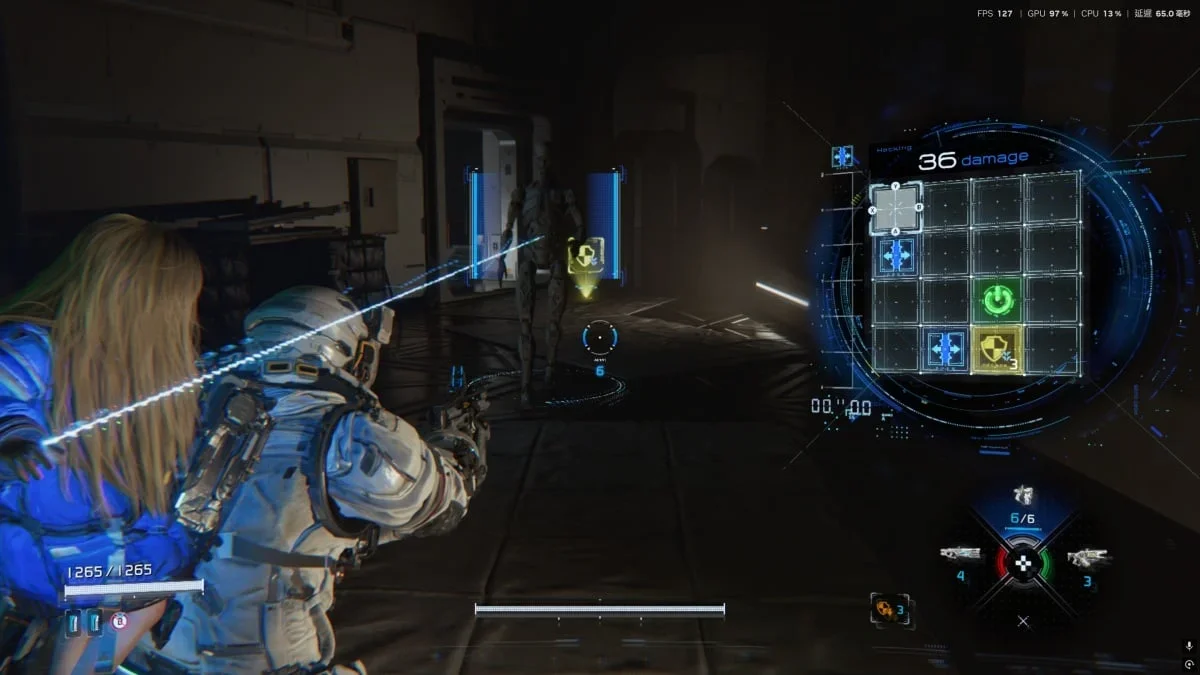Click the round red-ringed badge under the health bar
Image resolution: width=1200 pixels, height=675 pixels.
[x=120, y=621]
